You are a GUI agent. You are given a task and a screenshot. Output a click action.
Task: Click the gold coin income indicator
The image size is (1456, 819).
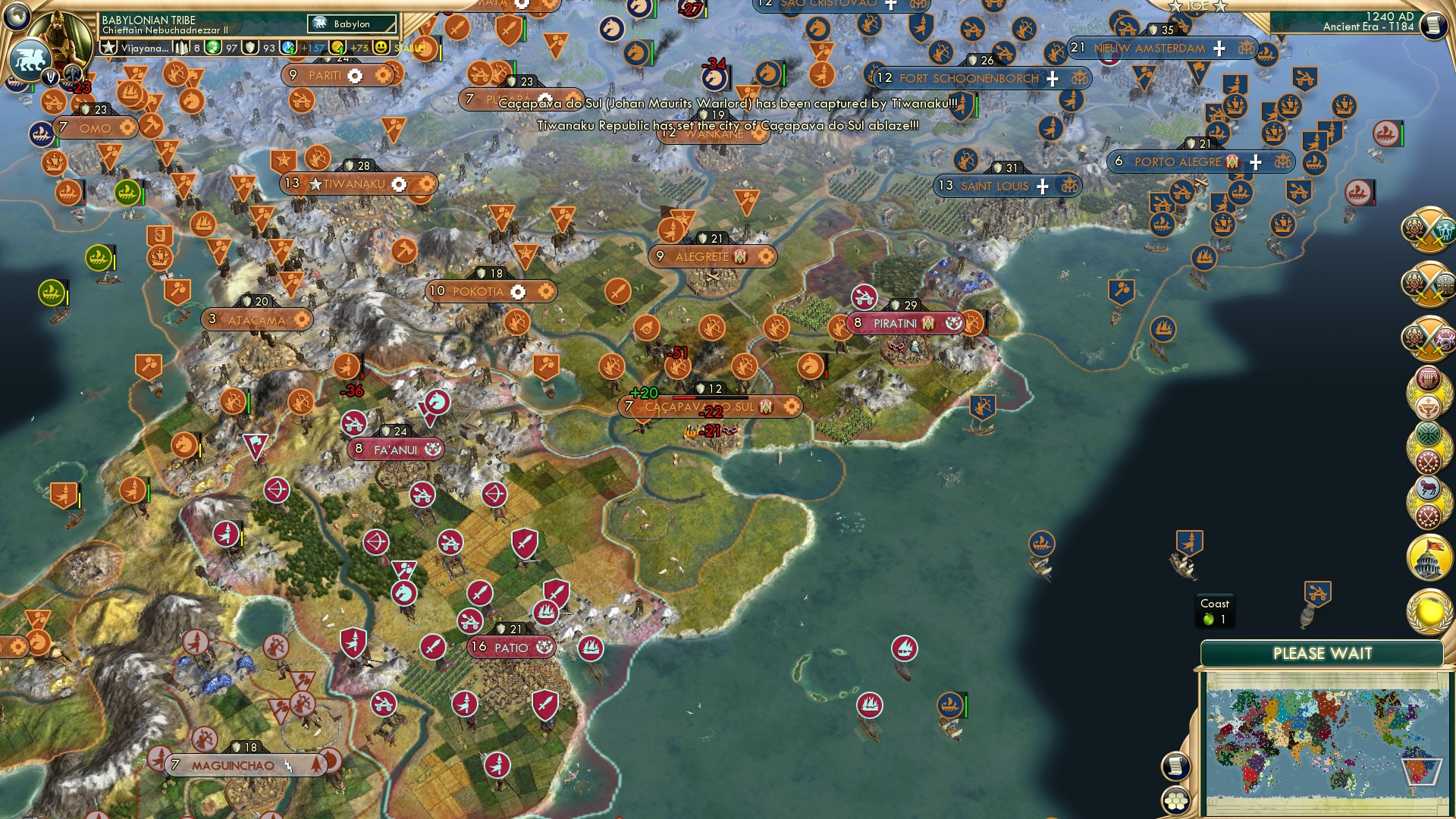(x=339, y=48)
